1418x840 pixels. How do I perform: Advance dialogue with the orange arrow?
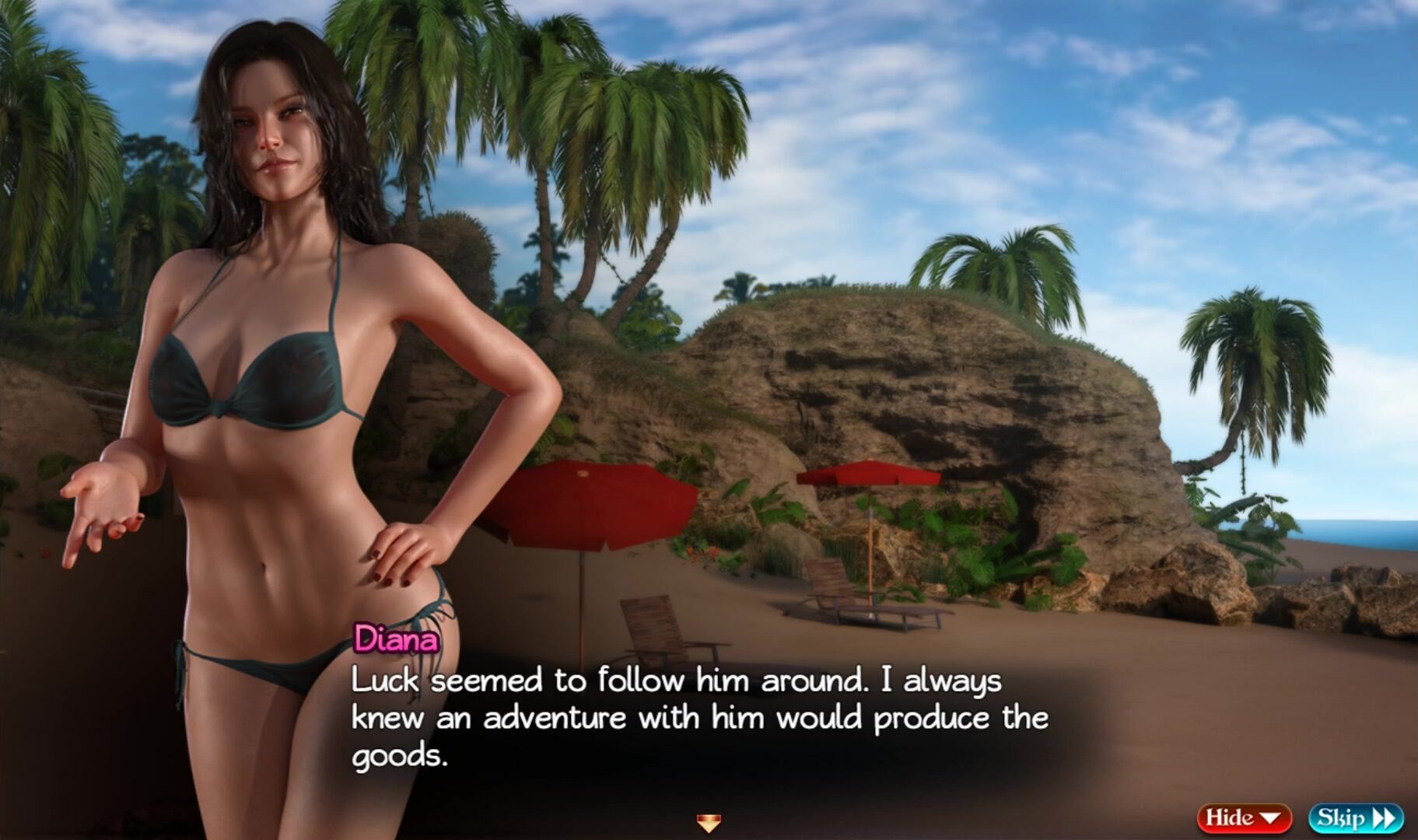coord(709,821)
